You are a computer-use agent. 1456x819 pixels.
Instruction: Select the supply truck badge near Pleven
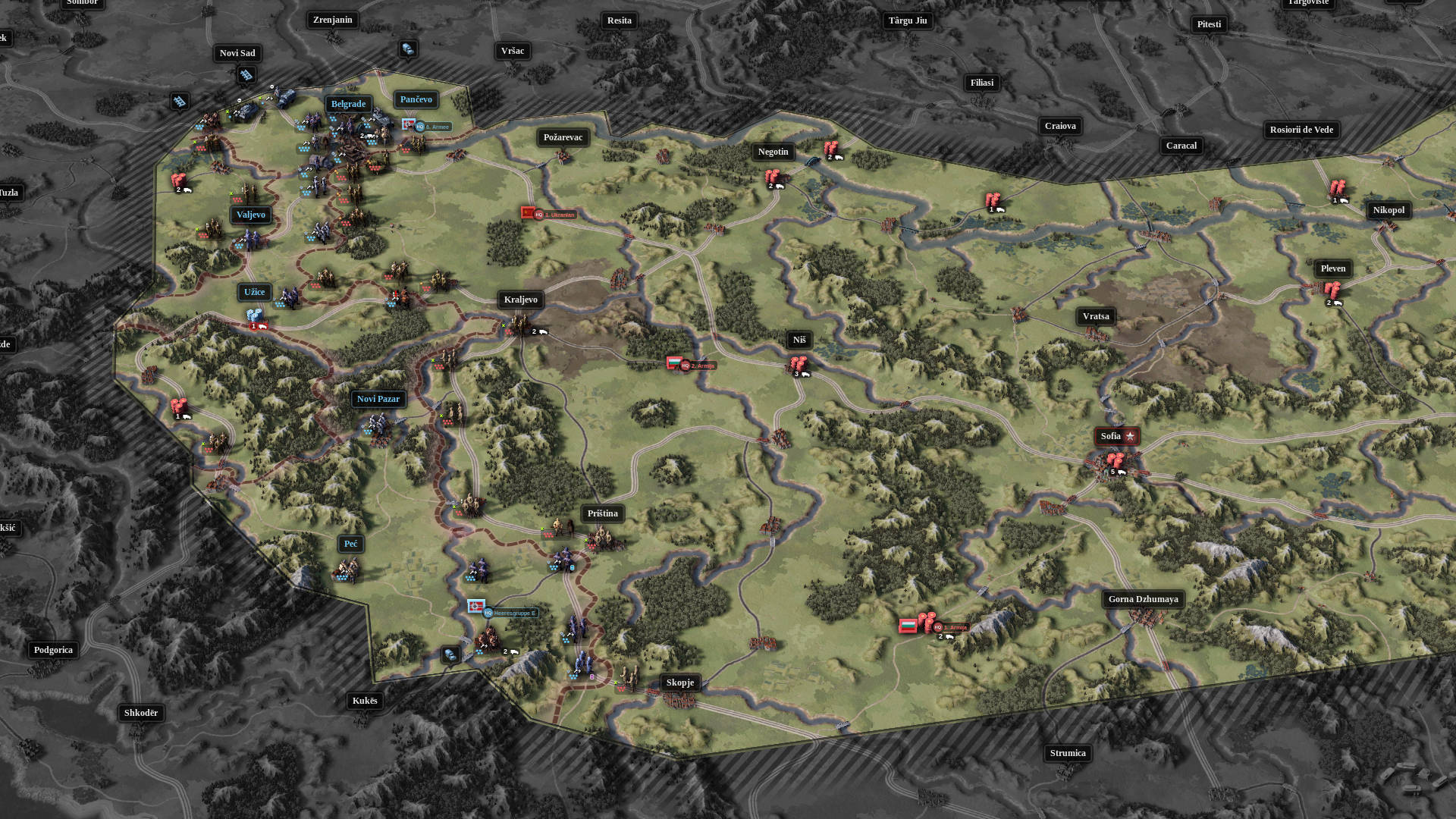pos(1335,302)
